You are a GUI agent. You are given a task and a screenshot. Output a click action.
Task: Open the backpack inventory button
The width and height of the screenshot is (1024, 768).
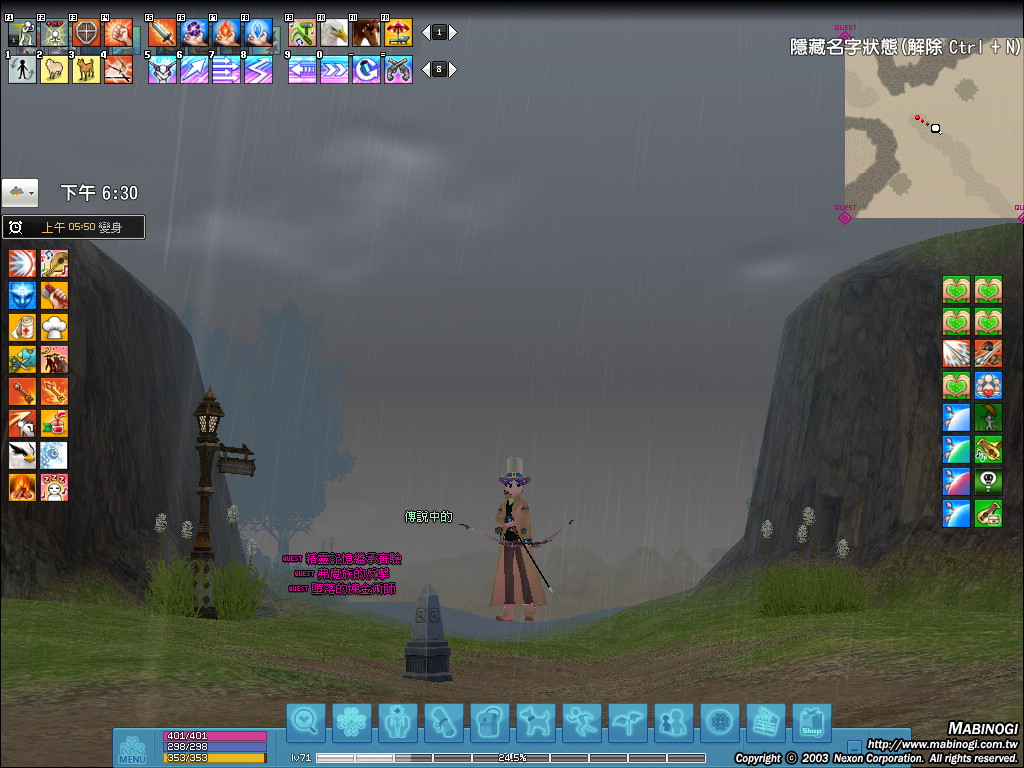[x=489, y=722]
